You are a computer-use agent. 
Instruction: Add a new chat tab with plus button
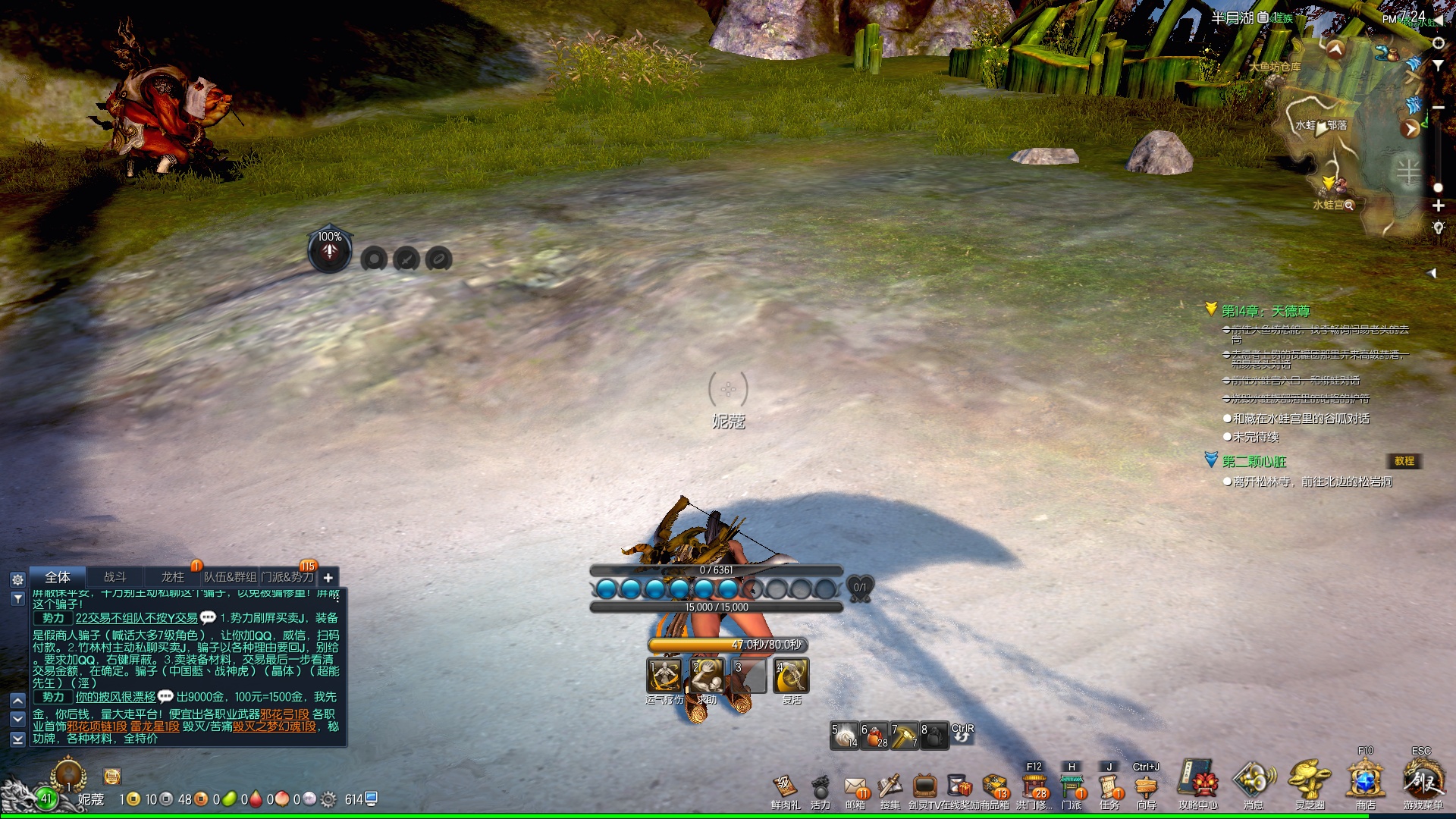(328, 578)
